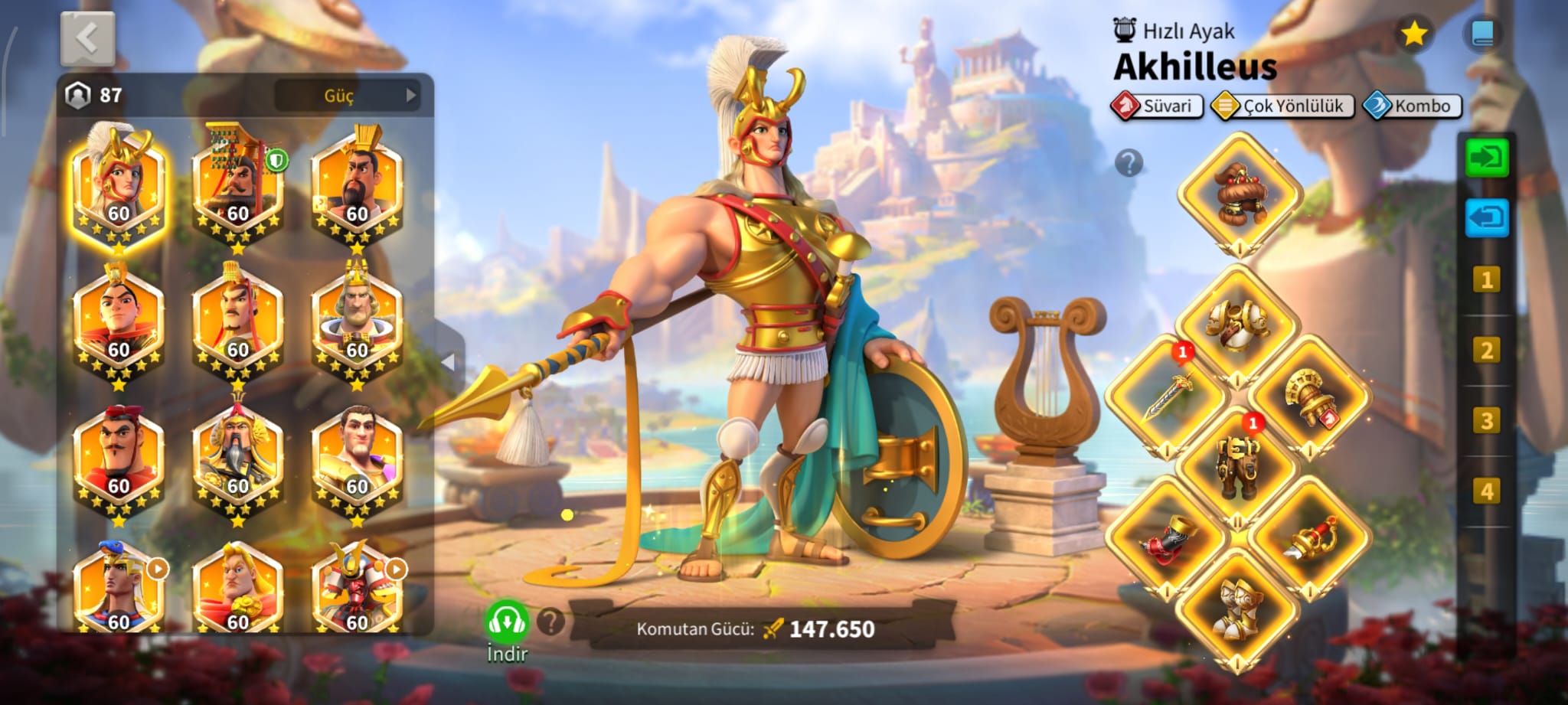Pick the boots equipment slot

[x=1237, y=610]
